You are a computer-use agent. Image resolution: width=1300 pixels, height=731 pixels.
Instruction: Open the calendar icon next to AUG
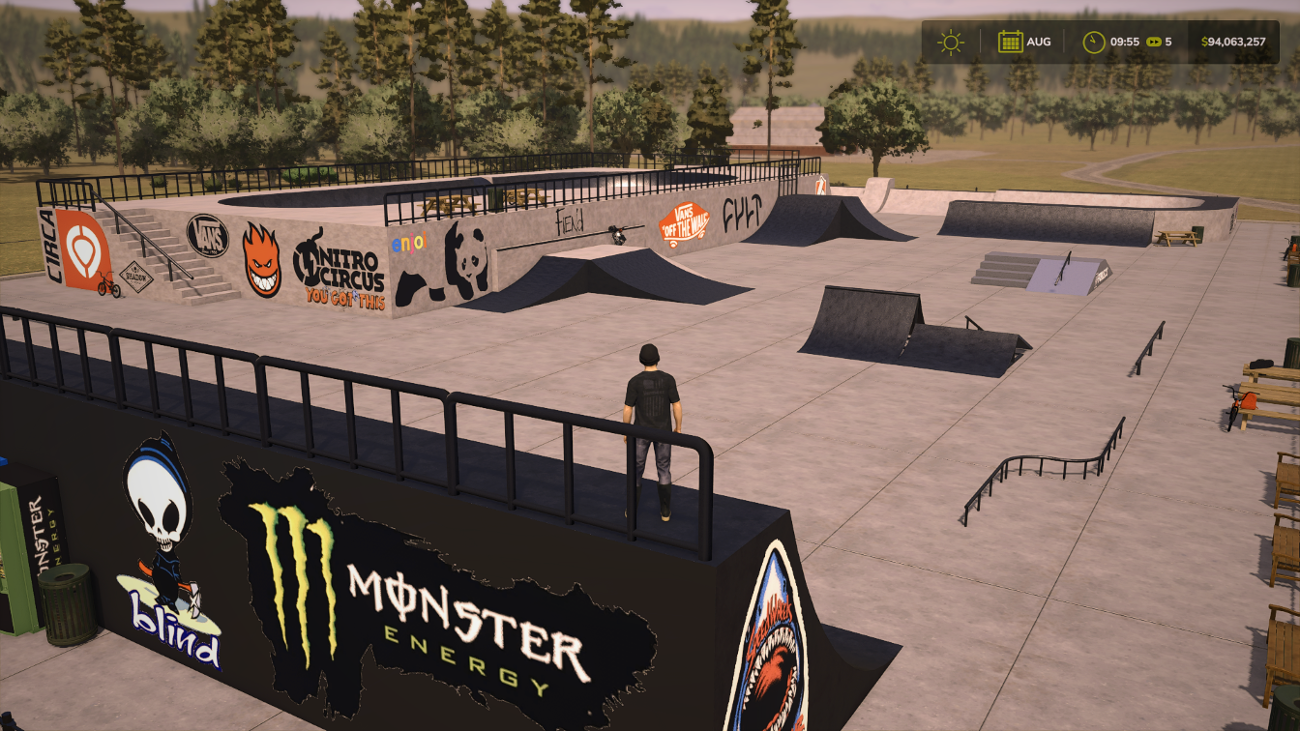[1010, 42]
